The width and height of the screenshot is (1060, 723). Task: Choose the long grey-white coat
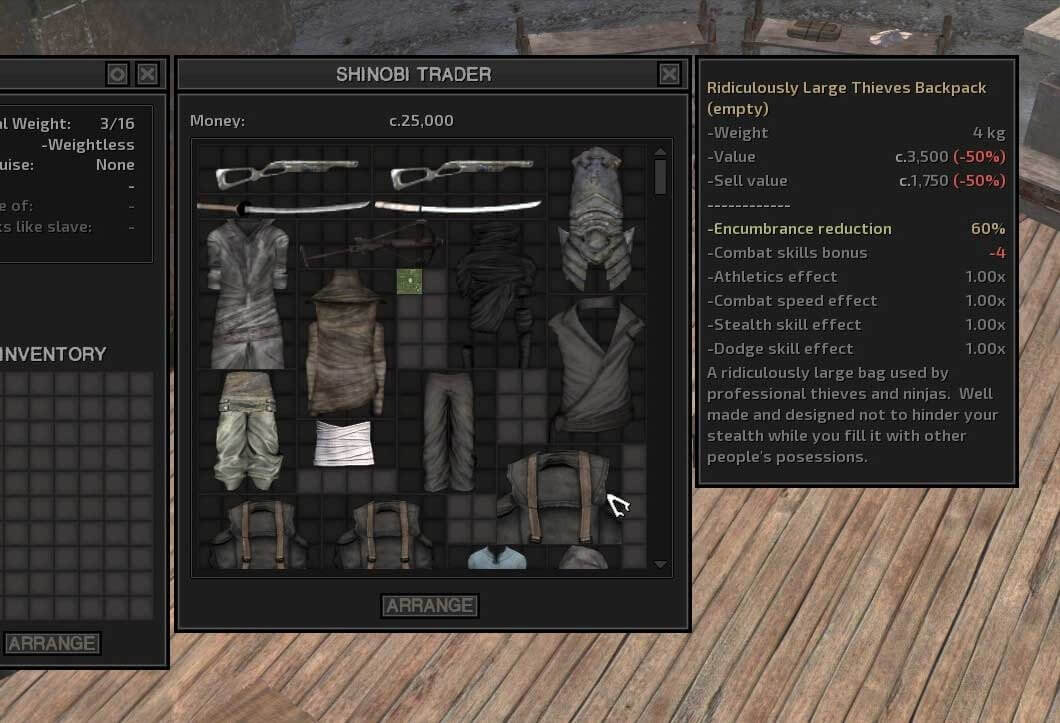pos(247,295)
